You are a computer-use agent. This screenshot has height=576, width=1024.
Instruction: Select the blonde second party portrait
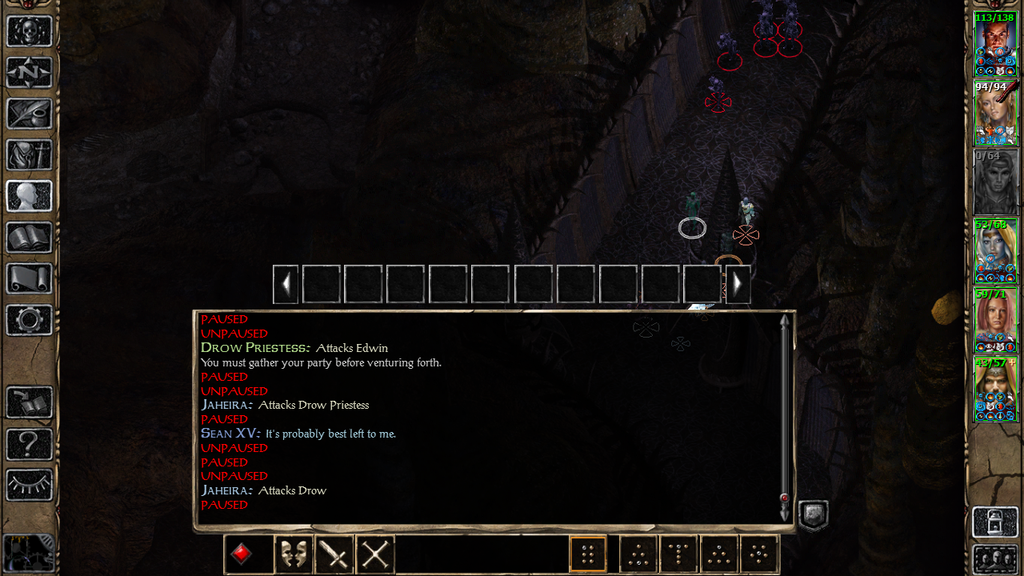click(x=995, y=114)
